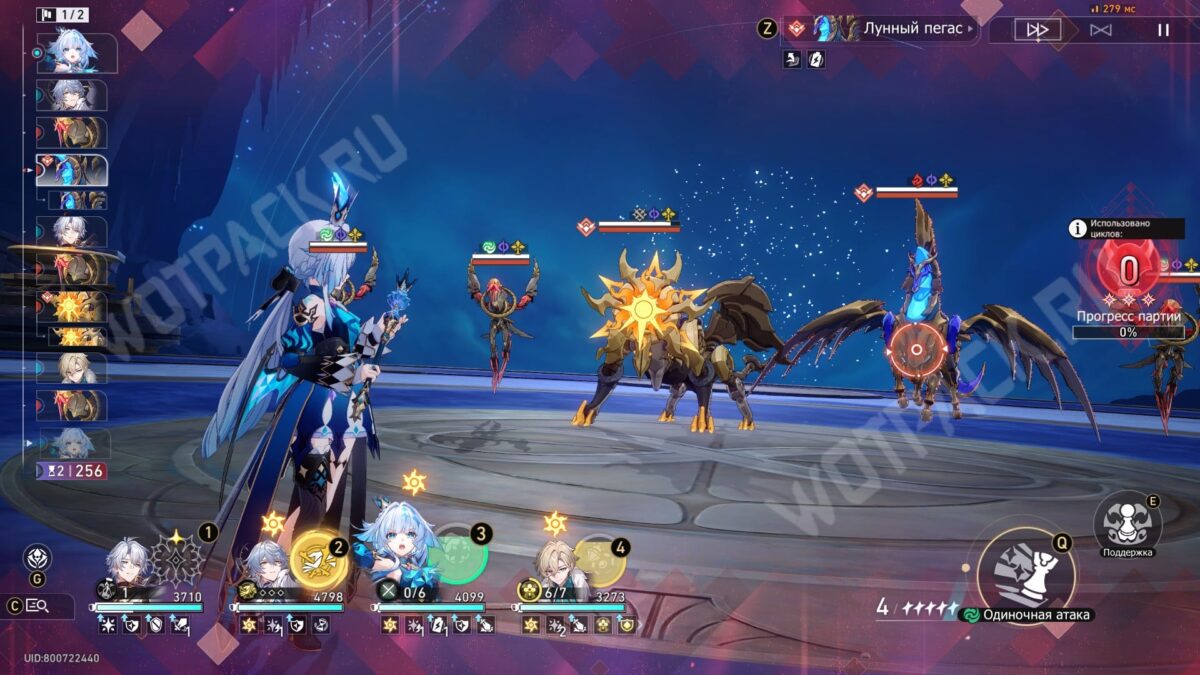Open the cycles-used info icon
This screenshot has height=675, width=1200.
[1078, 228]
